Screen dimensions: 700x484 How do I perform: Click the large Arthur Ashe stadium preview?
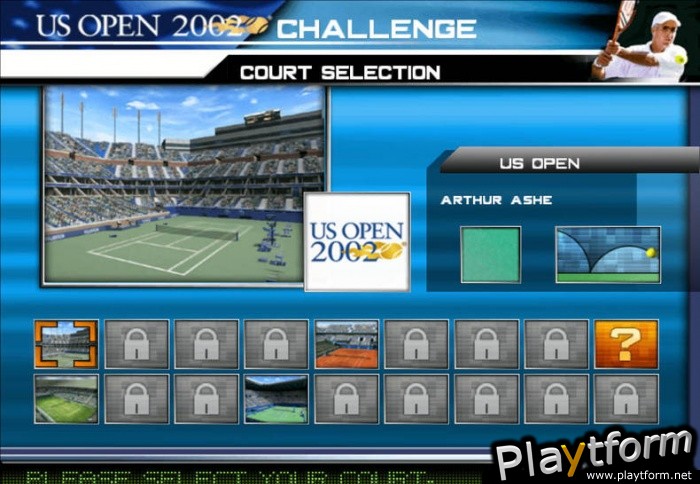[183, 185]
